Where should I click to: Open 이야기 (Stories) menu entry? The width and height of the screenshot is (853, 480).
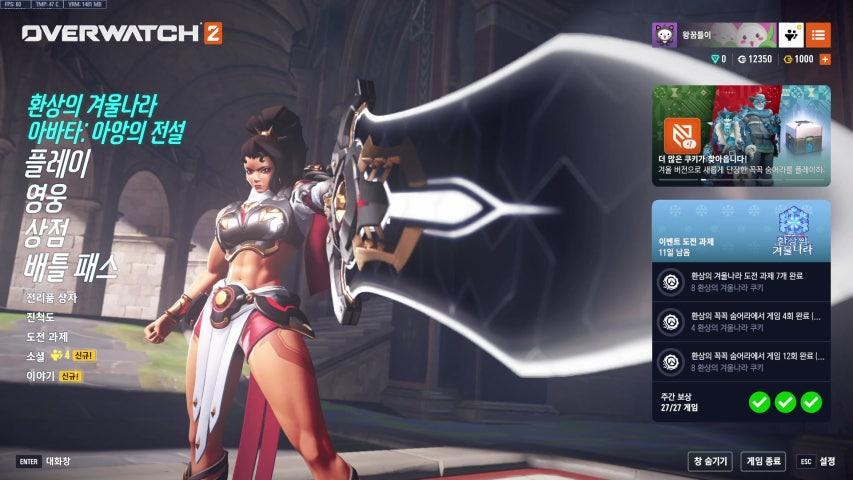point(40,376)
